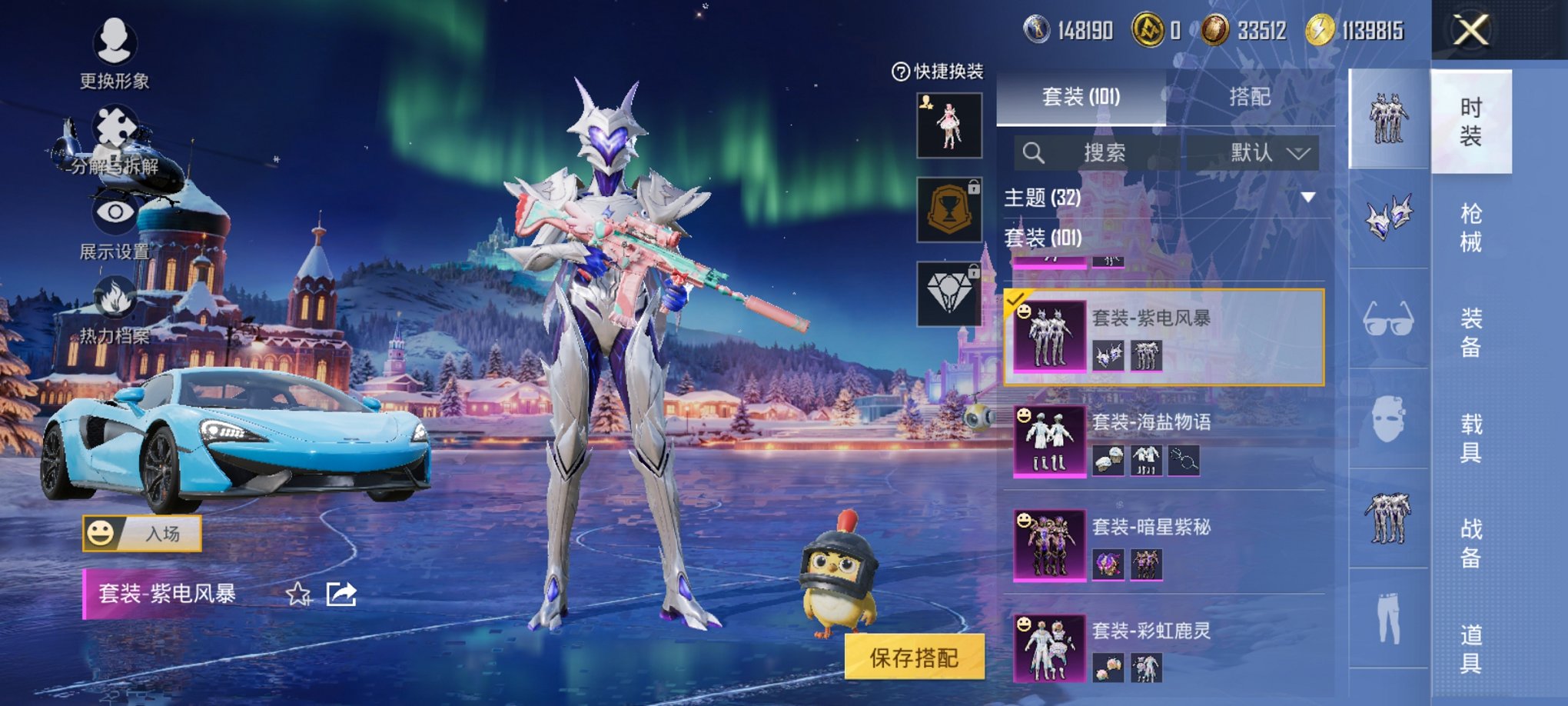
Task: Close the wardrobe screen
Action: point(1470,31)
